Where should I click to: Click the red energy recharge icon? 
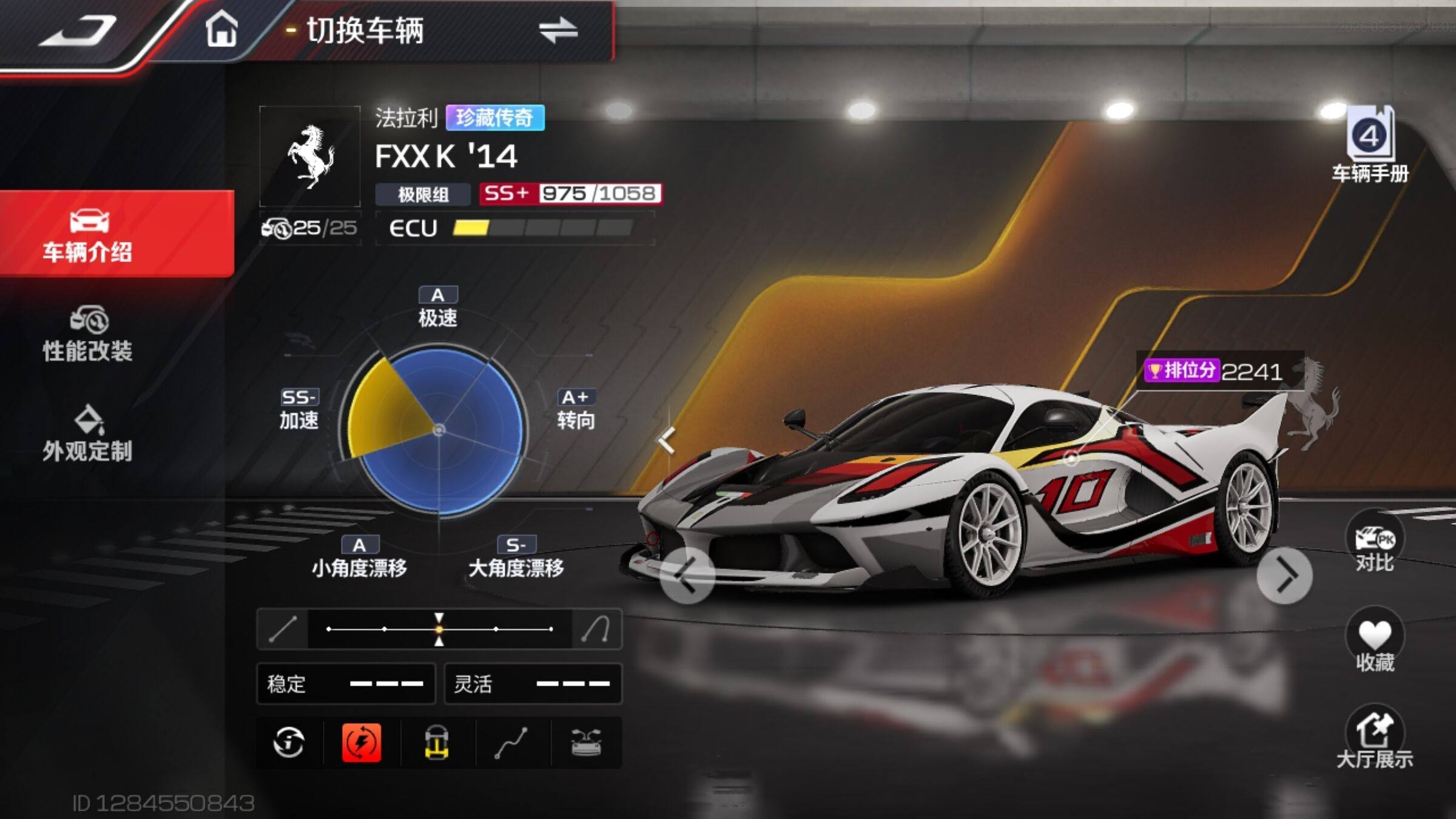pyautogui.click(x=362, y=743)
